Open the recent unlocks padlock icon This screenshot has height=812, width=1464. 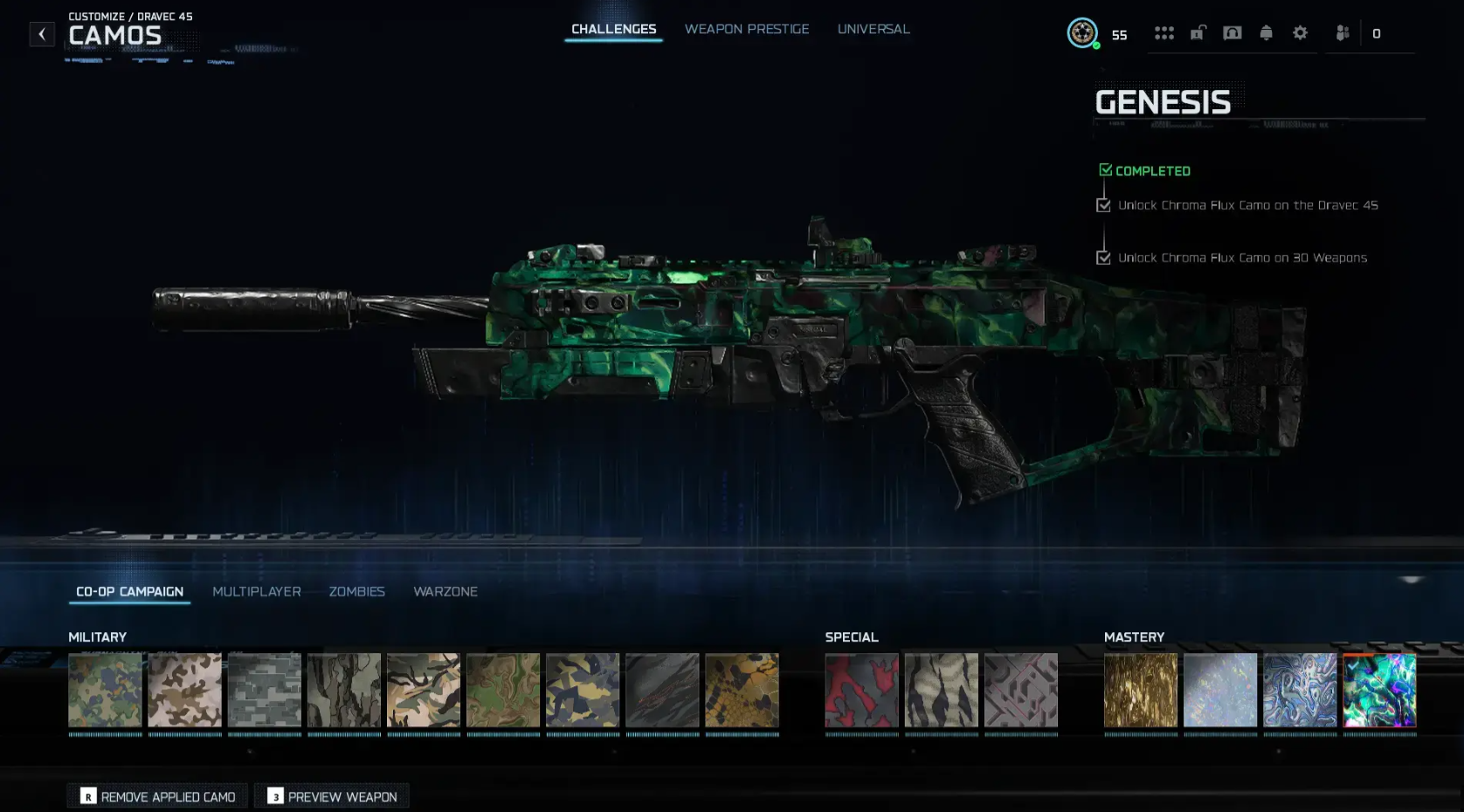[x=1198, y=33]
